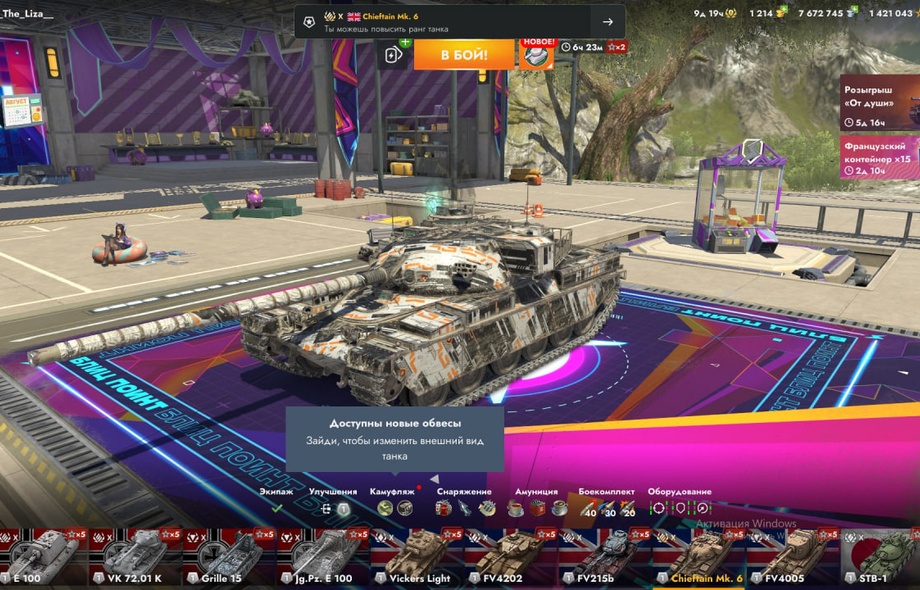The height and width of the screenshot is (590, 920).
Task: Open the «Боекомплект» ammunition loadout
Action: click(607, 501)
